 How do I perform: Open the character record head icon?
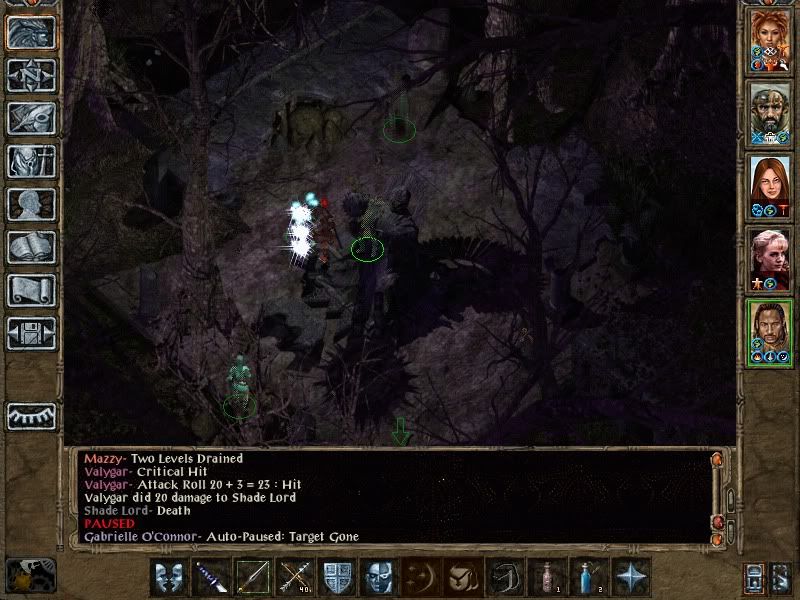[31, 204]
